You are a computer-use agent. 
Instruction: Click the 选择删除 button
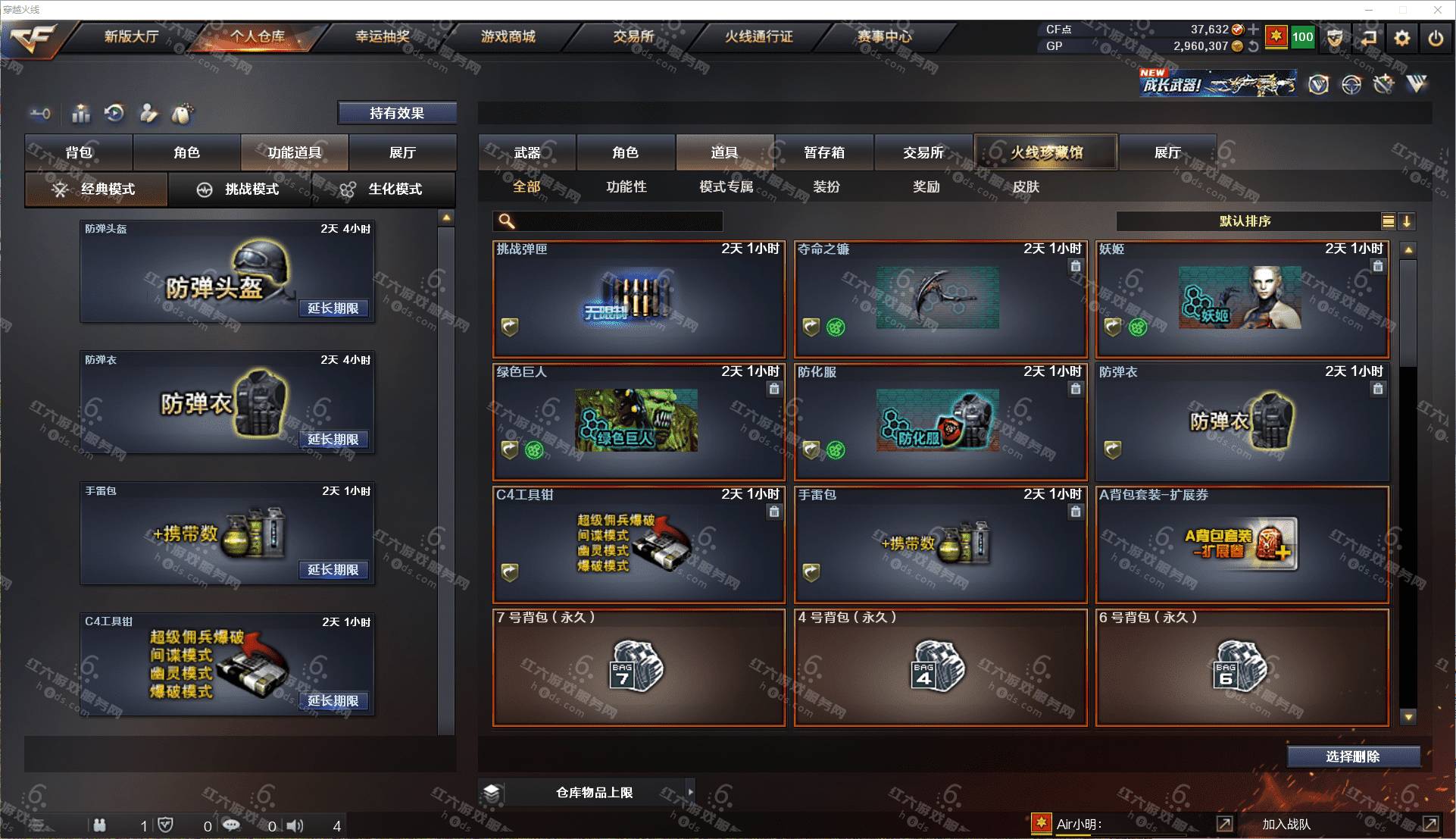pos(1353,756)
